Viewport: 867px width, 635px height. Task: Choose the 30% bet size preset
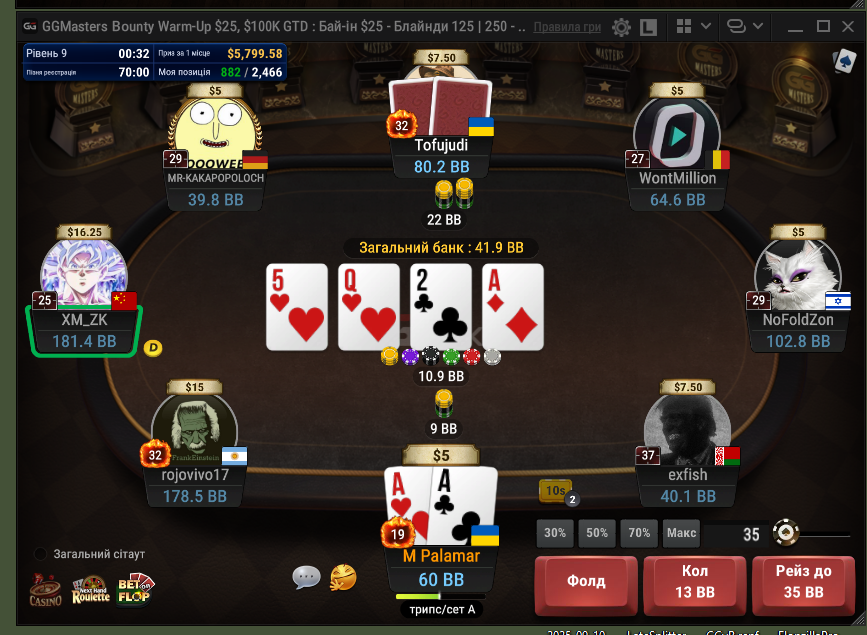pos(555,533)
